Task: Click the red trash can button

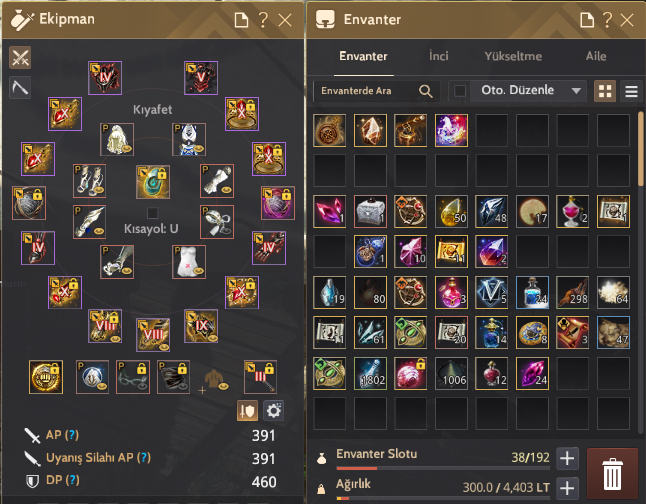Action: coord(611,471)
